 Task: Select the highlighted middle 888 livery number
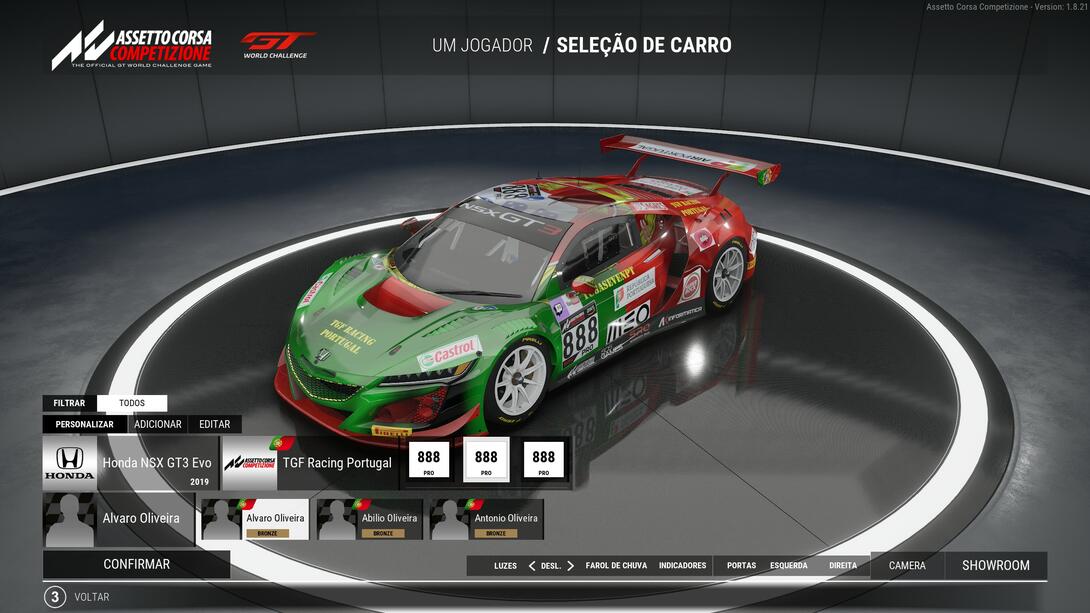click(486, 460)
